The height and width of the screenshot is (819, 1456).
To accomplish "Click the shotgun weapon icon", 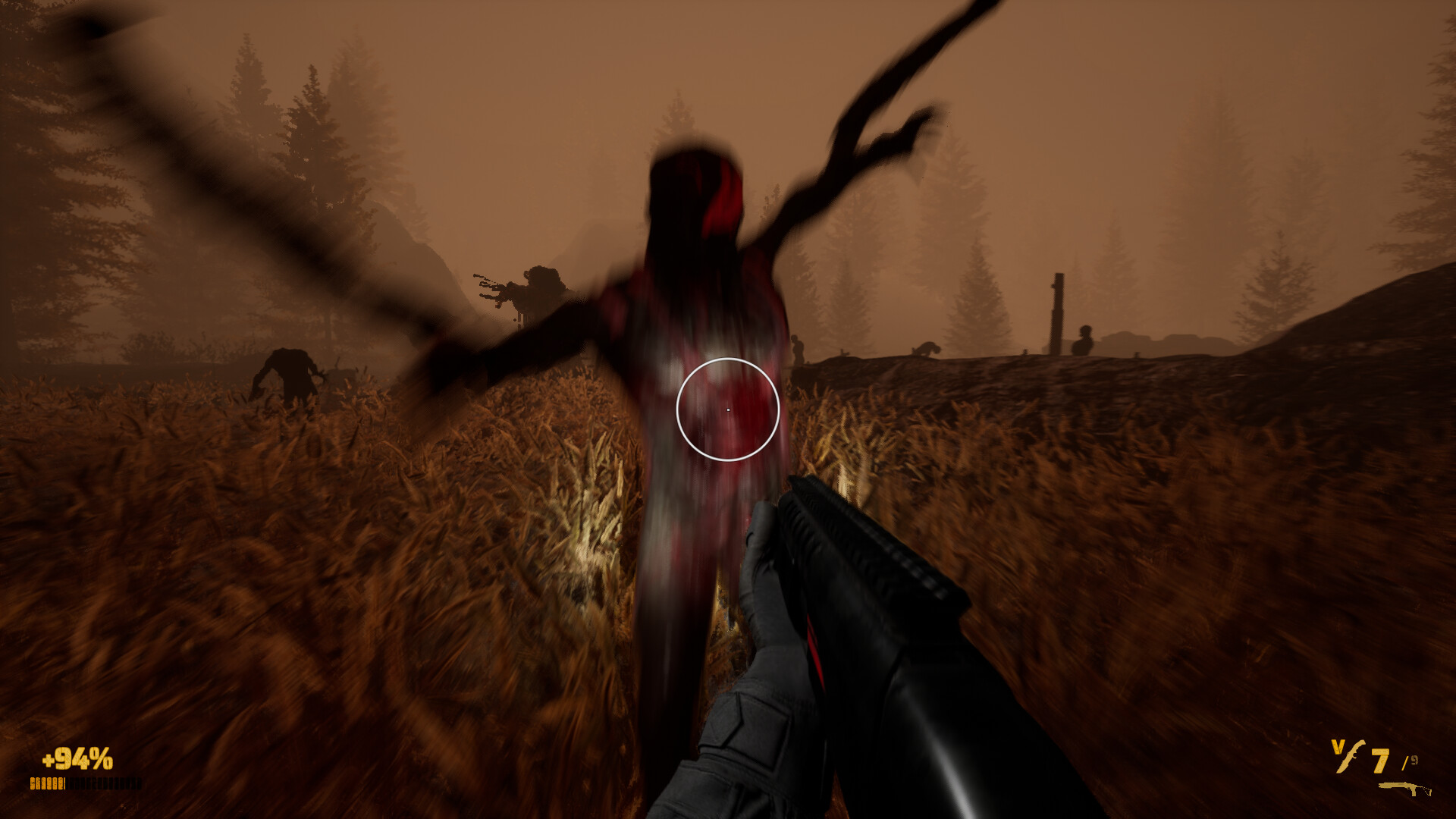I will point(1403,789).
